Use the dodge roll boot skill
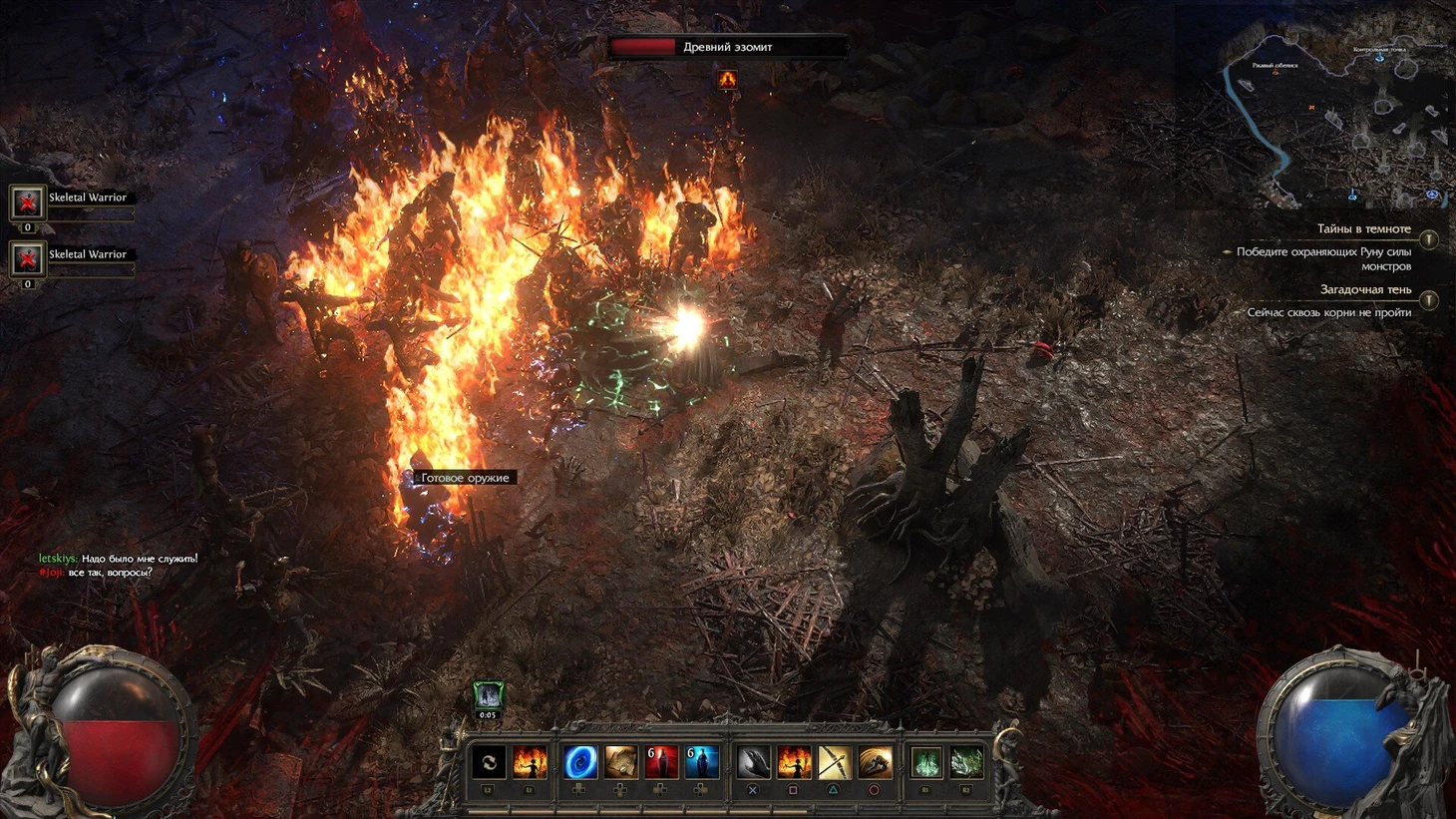The width and height of the screenshot is (1456, 819). (x=875, y=763)
